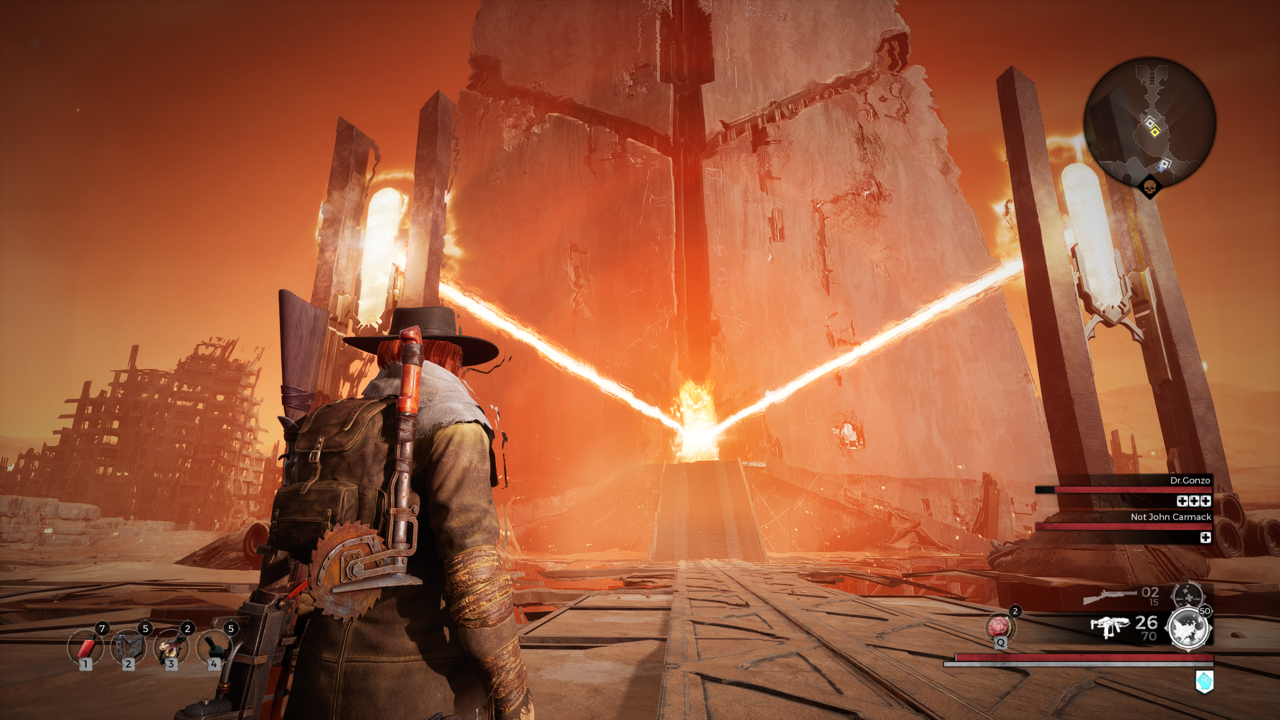The width and height of the screenshot is (1280, 720).
Task: Click the skull marker below the minimap
Action: pyautogui.click(x=1149, y=187)
